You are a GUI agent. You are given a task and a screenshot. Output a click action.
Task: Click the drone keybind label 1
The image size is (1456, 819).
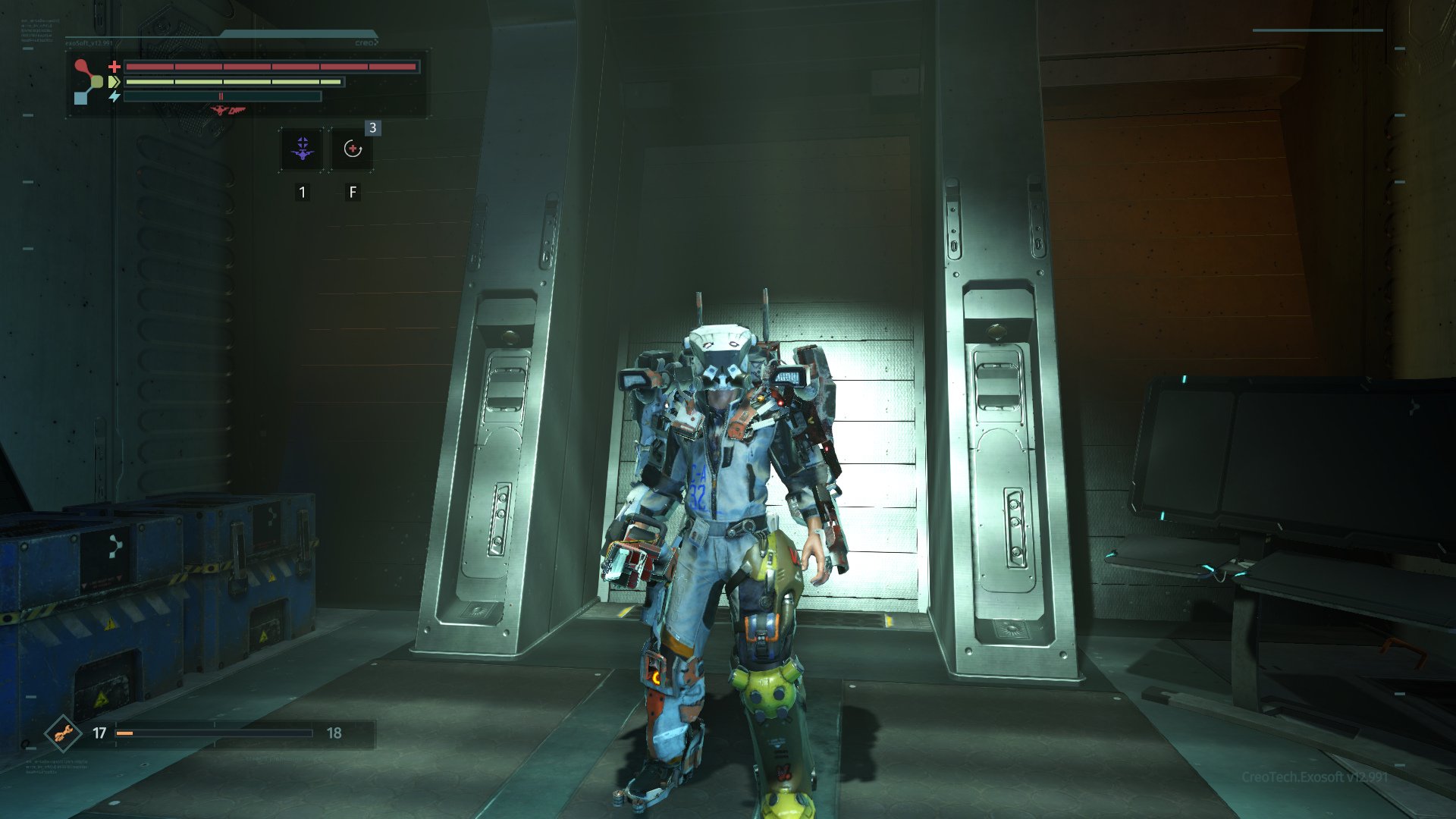pos(302,192)
